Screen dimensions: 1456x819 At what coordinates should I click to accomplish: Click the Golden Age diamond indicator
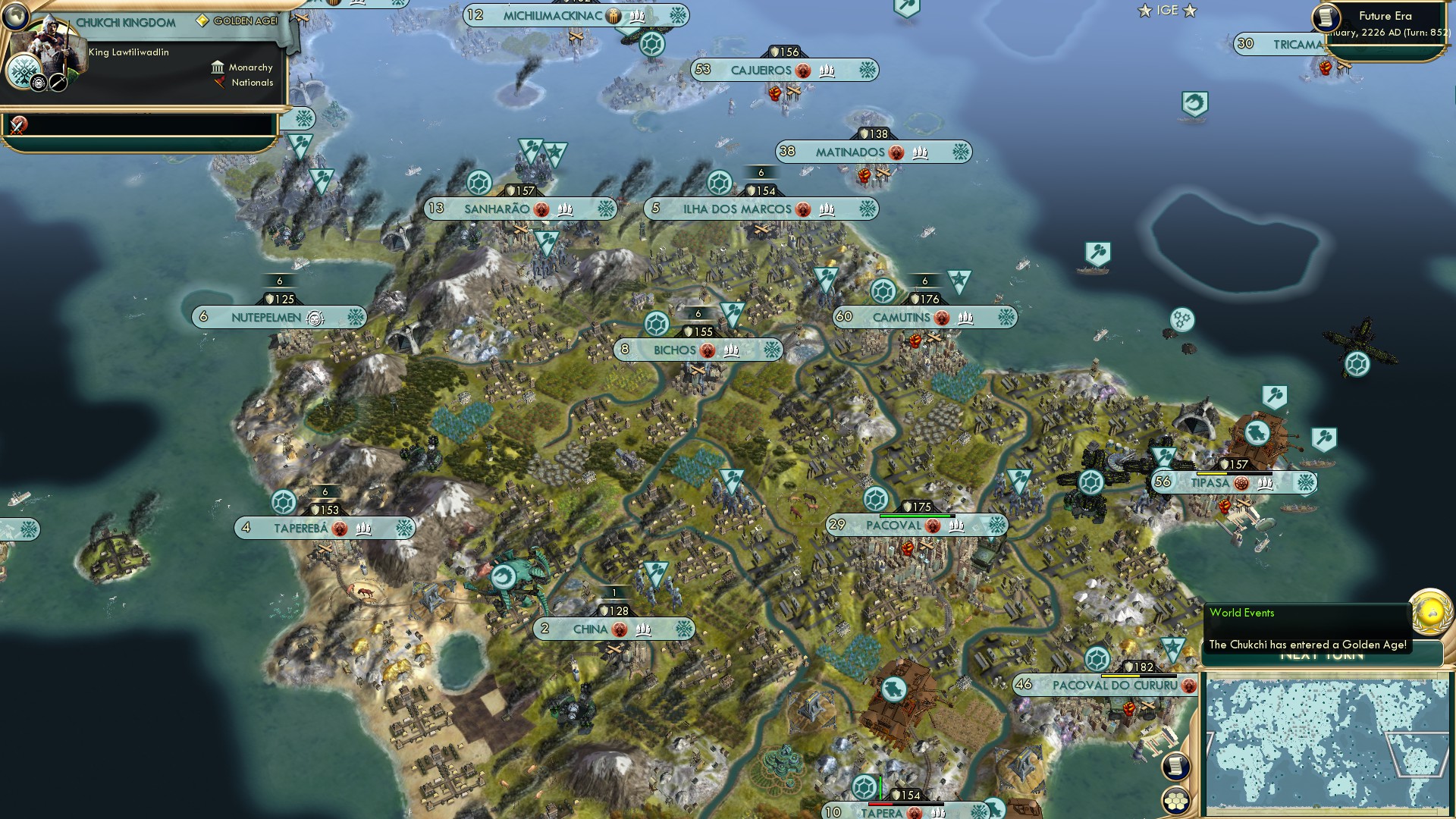[202, 20]
